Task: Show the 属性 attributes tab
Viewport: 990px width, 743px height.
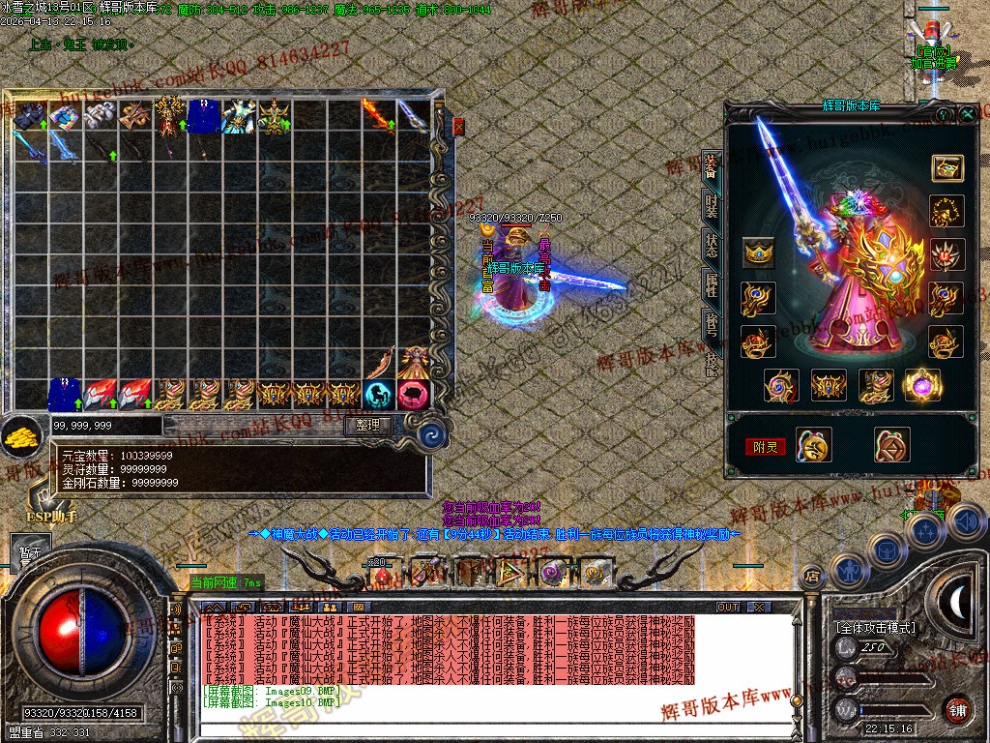Action: pos(711,286)
